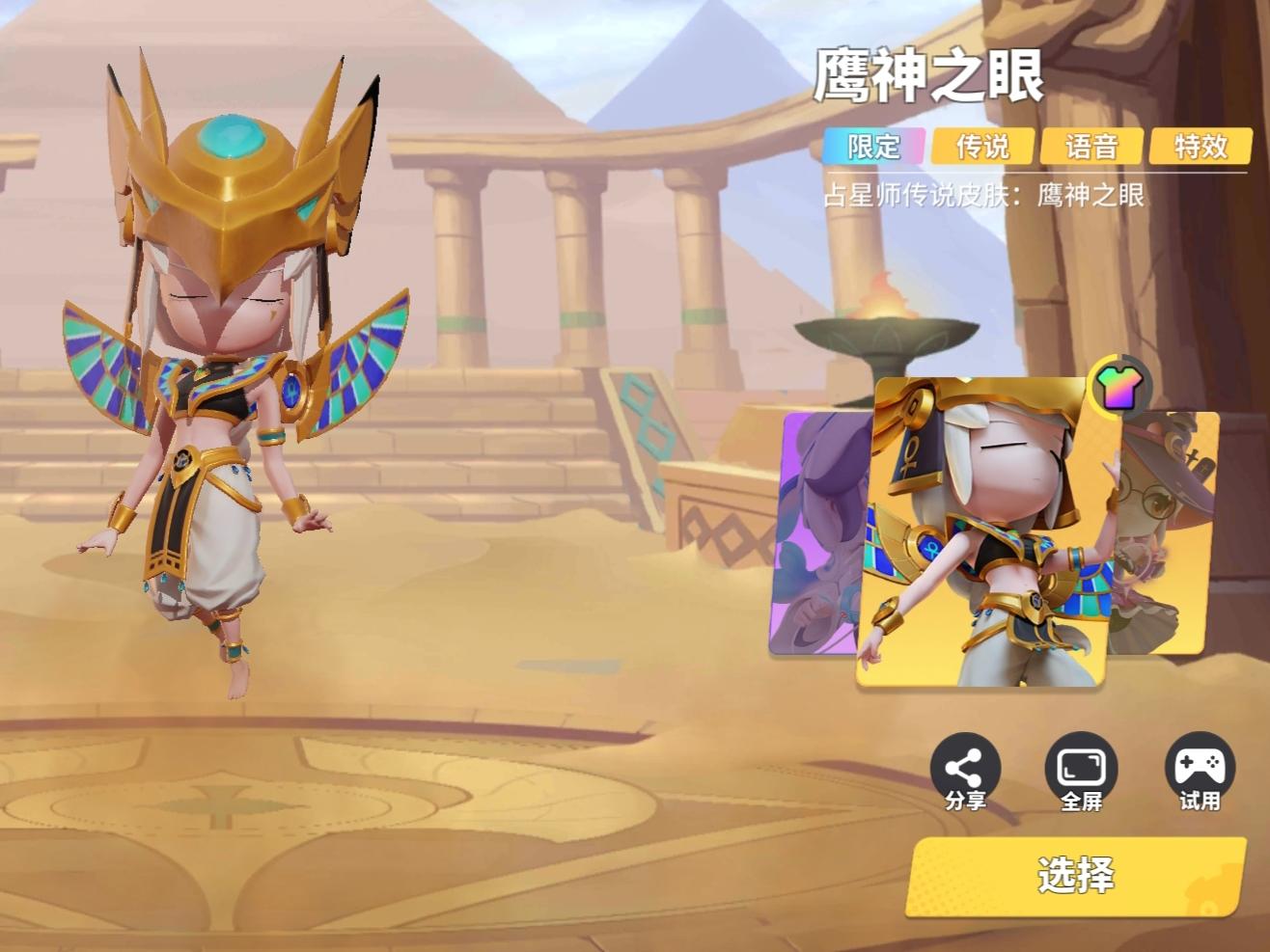Click the 传说 legend rarity badge
The width and height of the screenshot is (1270, 952).
coord(985,147)
